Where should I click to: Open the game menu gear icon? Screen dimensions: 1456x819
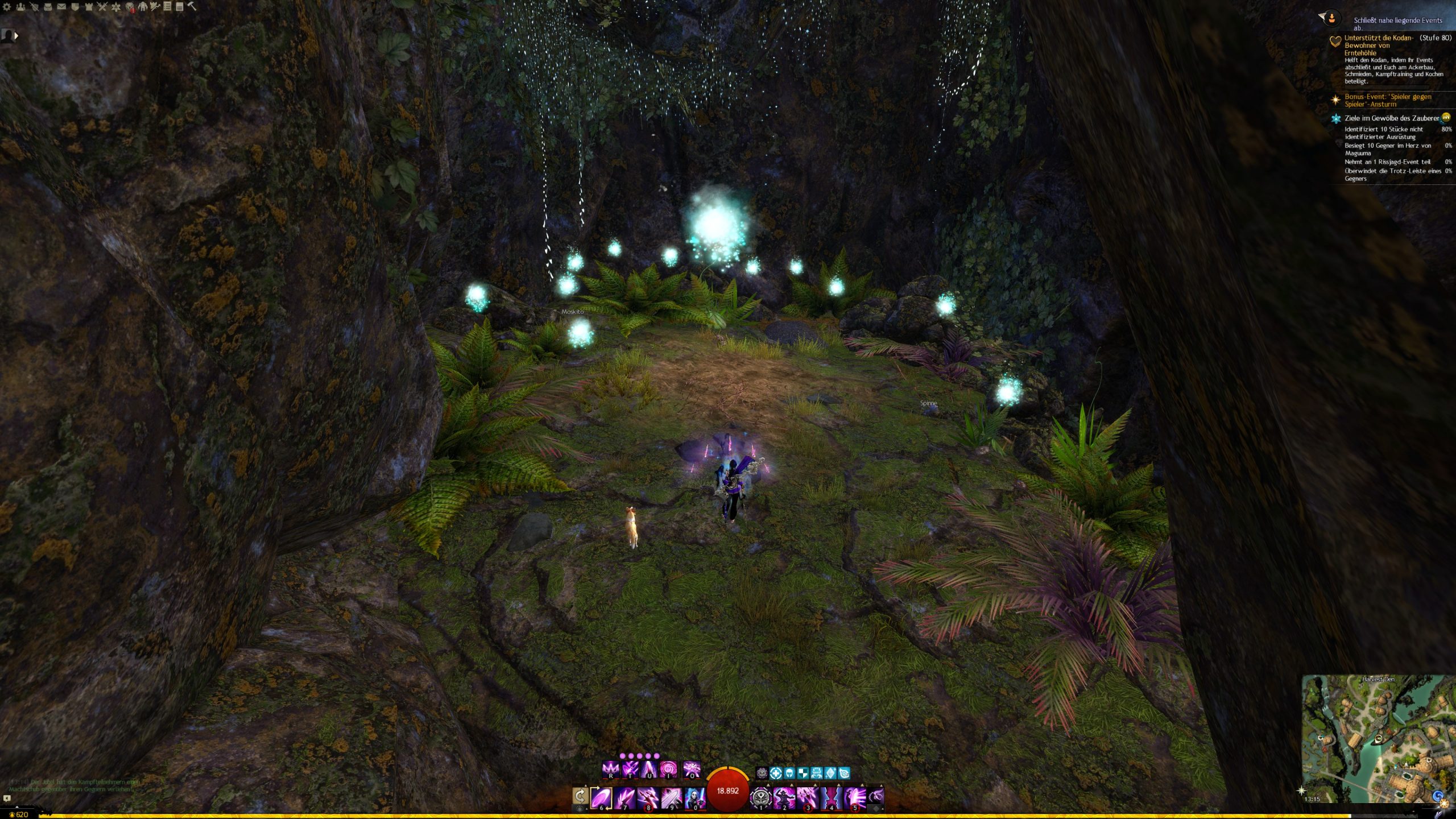[x=7, y=7]
